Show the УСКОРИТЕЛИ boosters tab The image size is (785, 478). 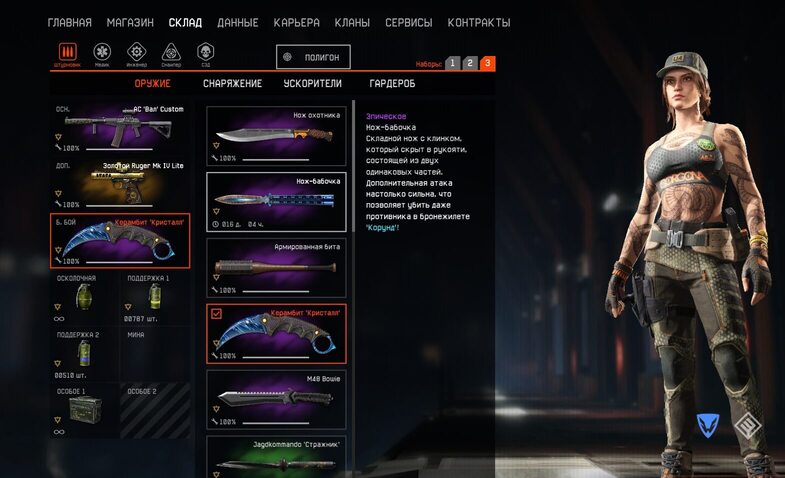(313, 84)
